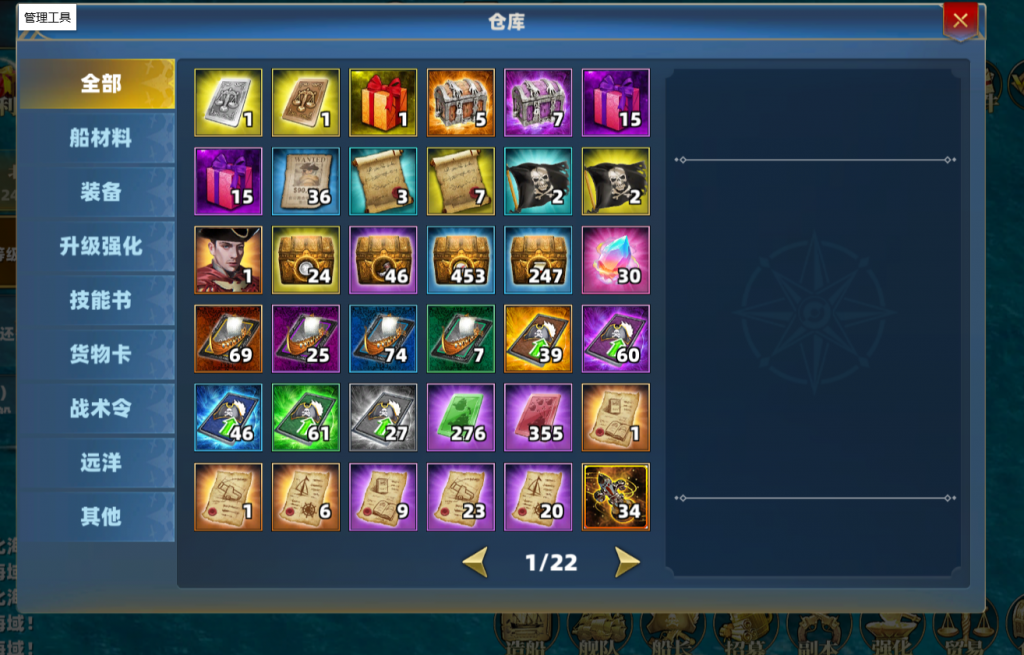
Task: Switch to the 战术令 tab
Action: 99,408
